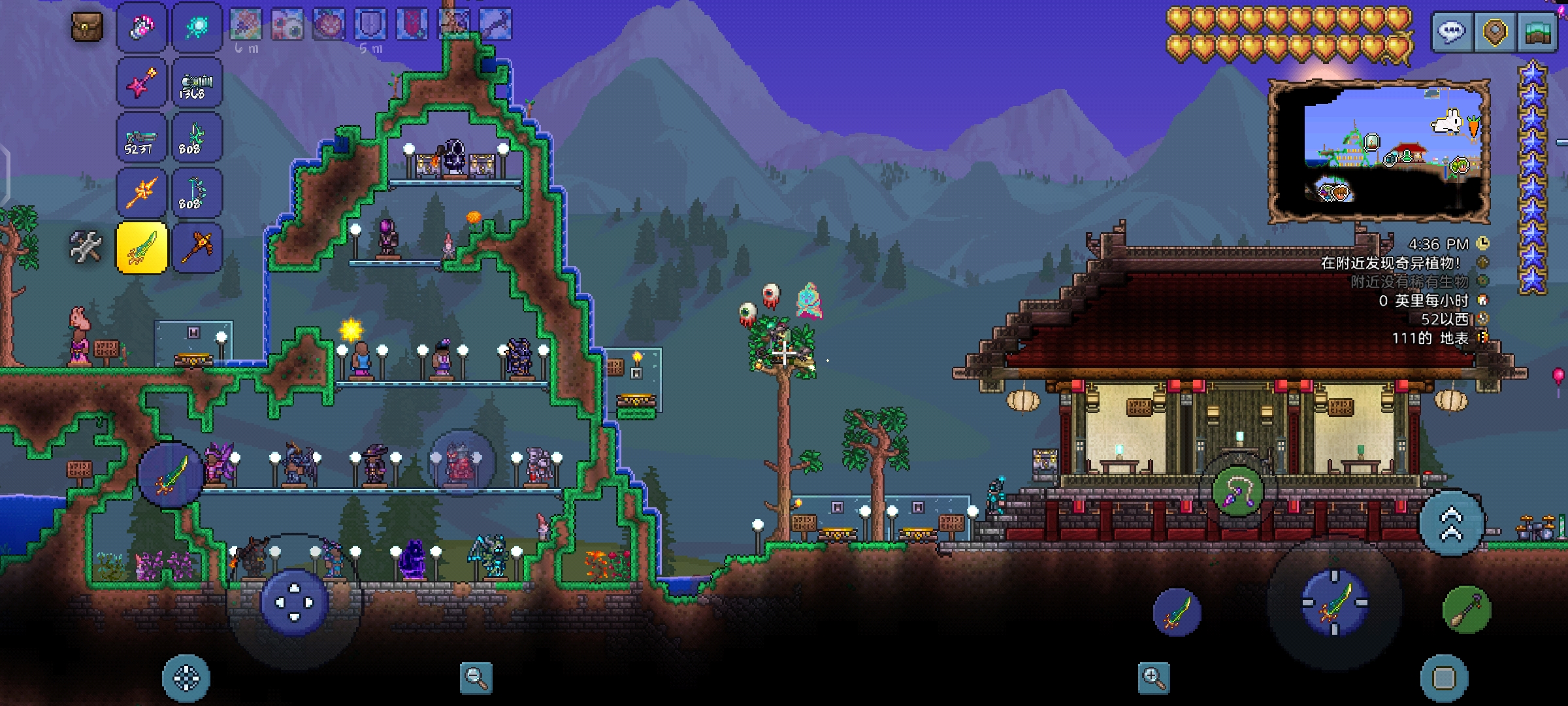1568x706 pixels.
Task: Select the golden pickaxe hotbar slot
Action: (197, 247)
